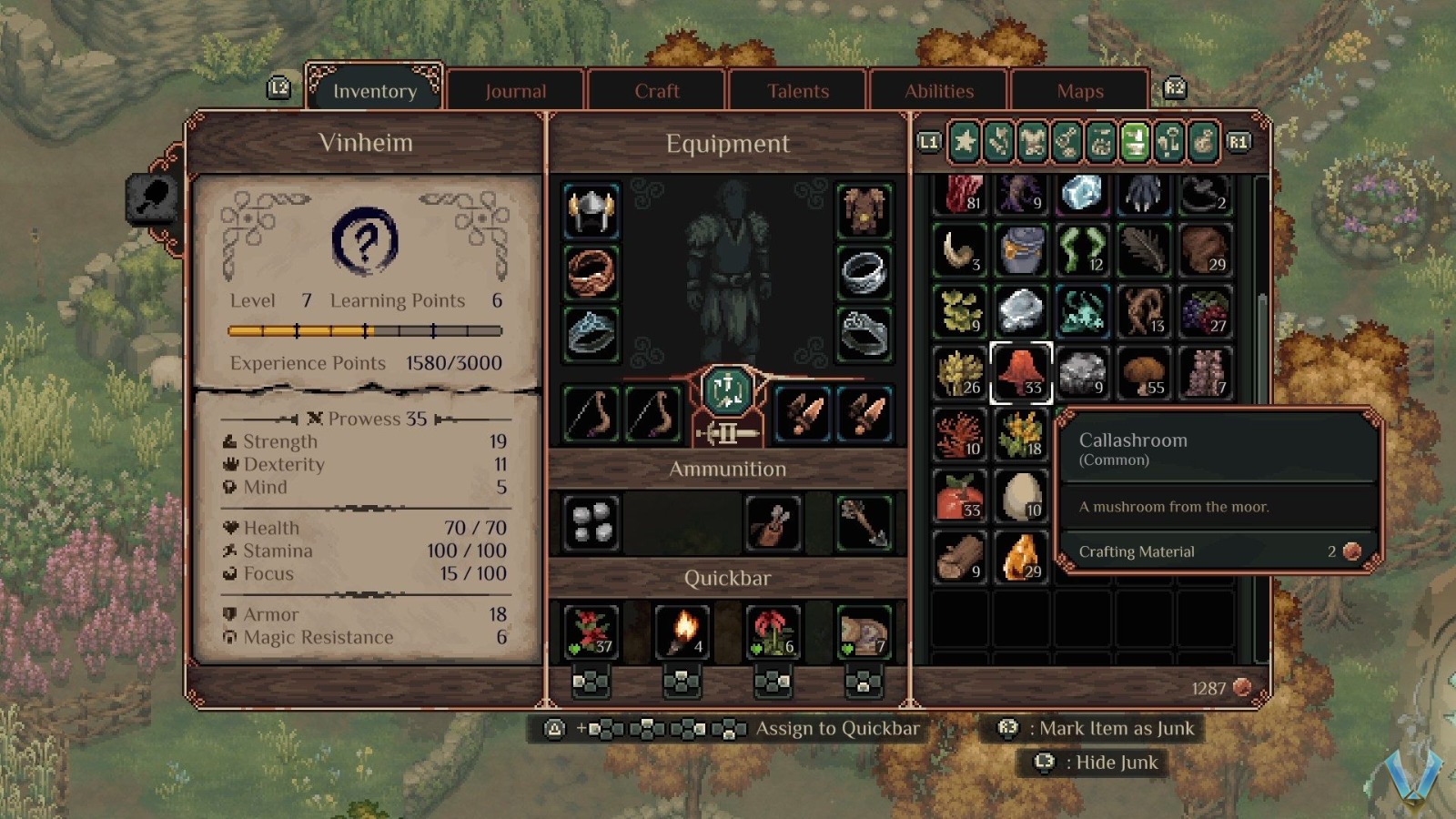Open the Talents tab
This screenshot has width=1456, height=819.
(797, 90)
